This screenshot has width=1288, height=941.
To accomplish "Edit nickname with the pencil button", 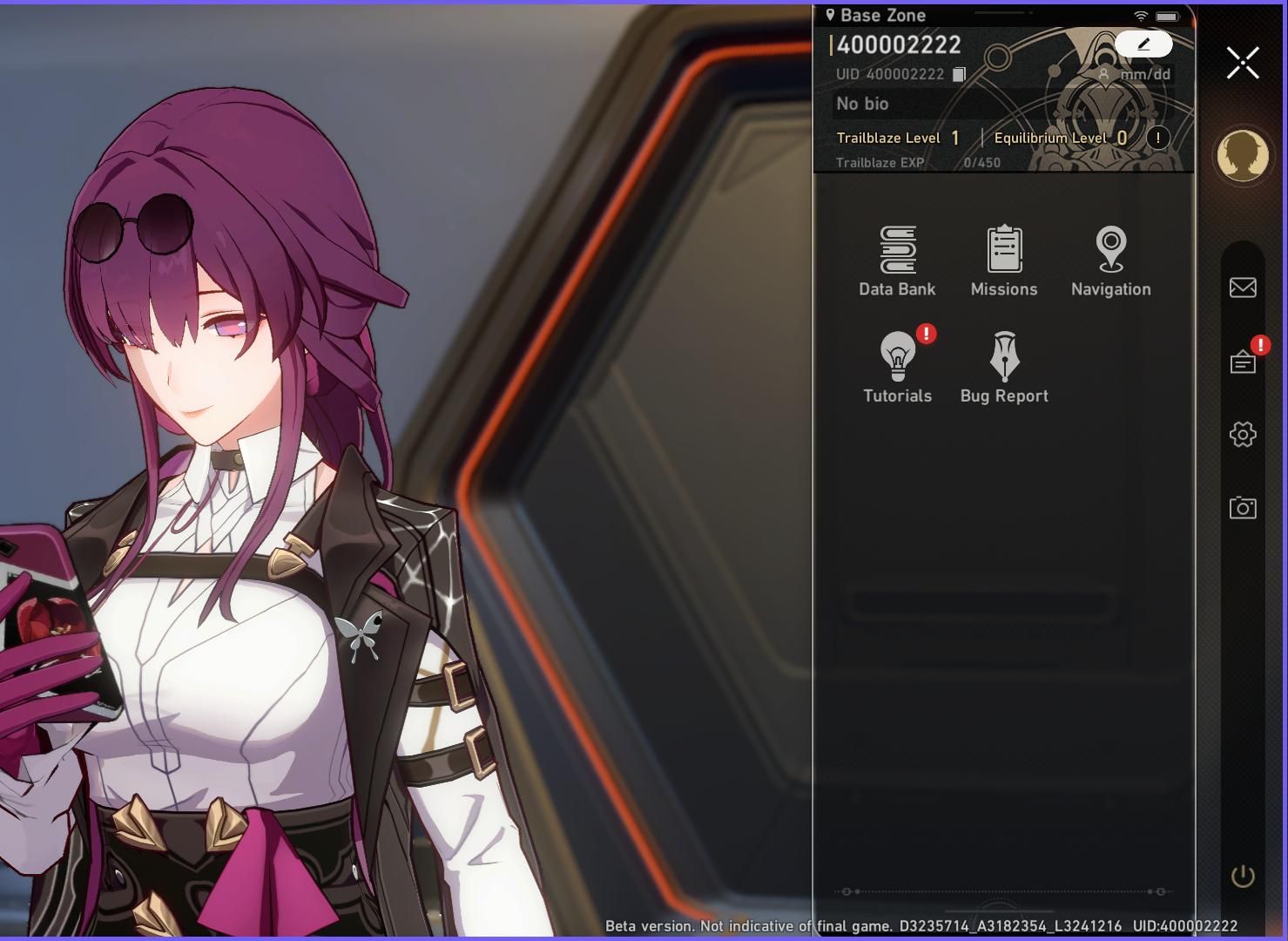I will pyautogui.click(x=1144, y=44).
